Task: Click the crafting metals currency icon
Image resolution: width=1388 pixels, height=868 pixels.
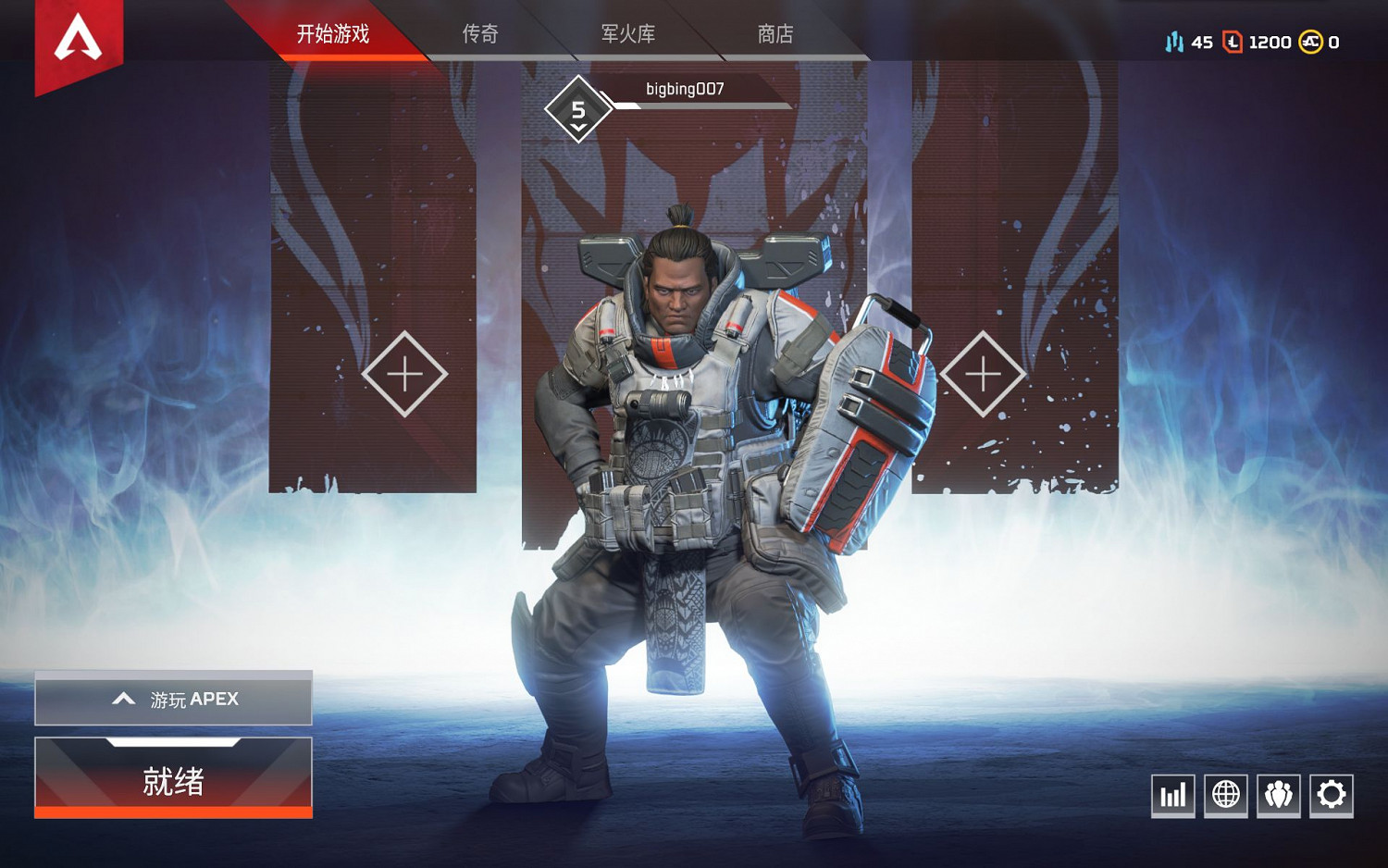Action: point(1173,42)
